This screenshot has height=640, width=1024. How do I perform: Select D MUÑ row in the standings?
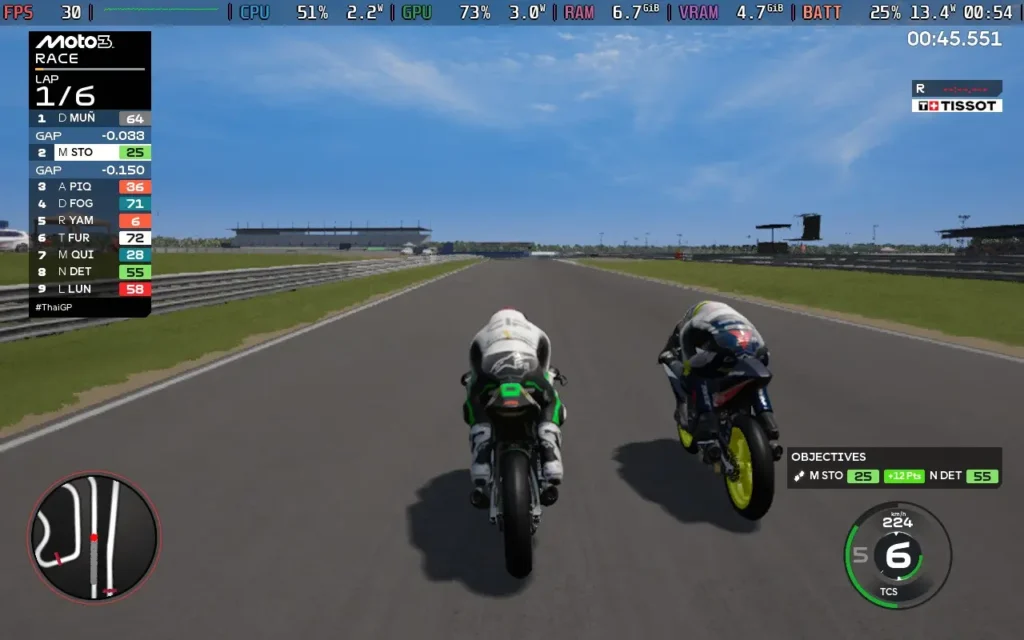tap(91, 118)
